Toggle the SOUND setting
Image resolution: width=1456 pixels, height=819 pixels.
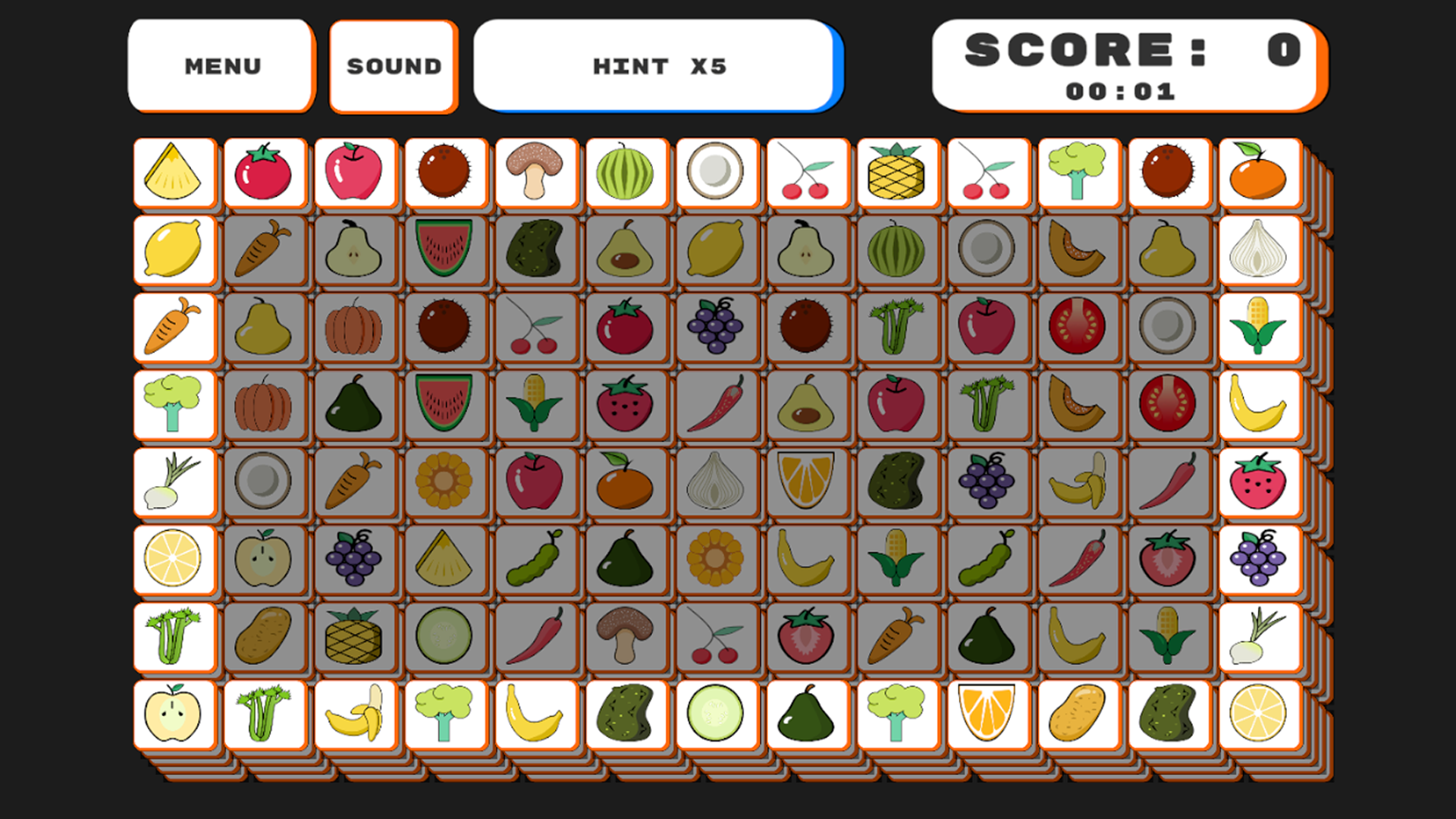pyautogui.click(x=393, y=64)
